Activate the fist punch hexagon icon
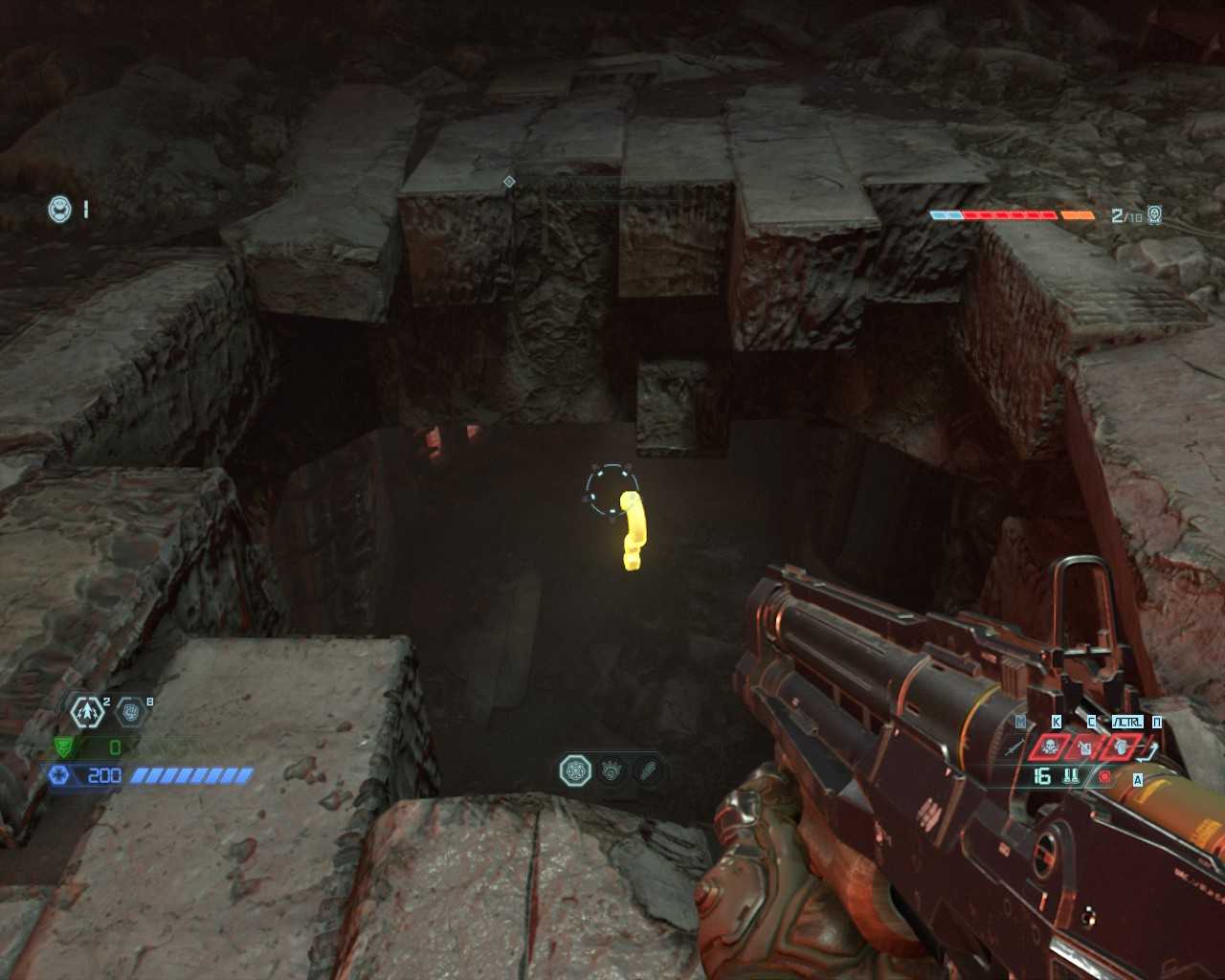Screen dimensions: 1225x980 pos(131,712)
